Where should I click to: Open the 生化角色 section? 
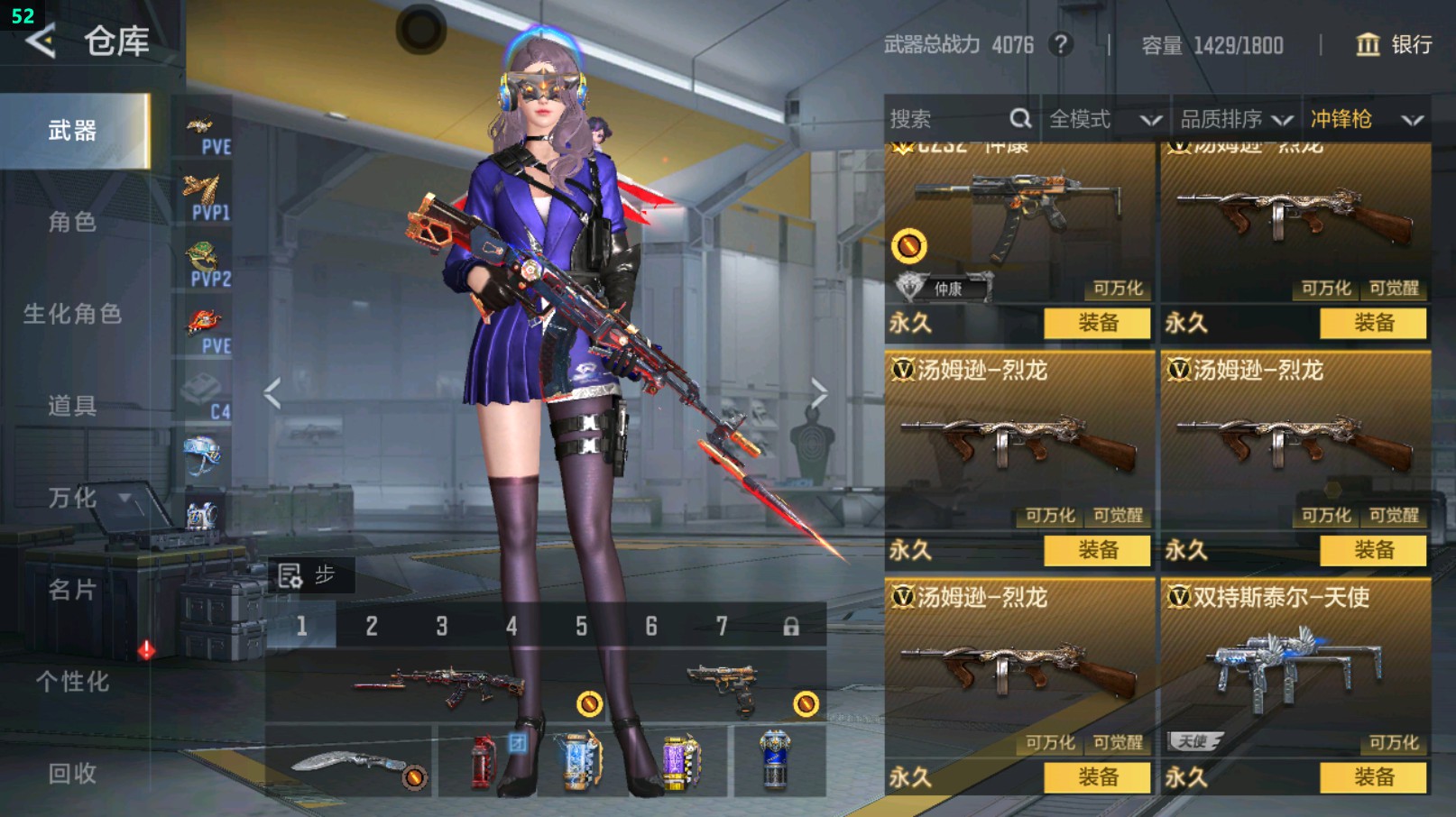(x=72, y=314)
